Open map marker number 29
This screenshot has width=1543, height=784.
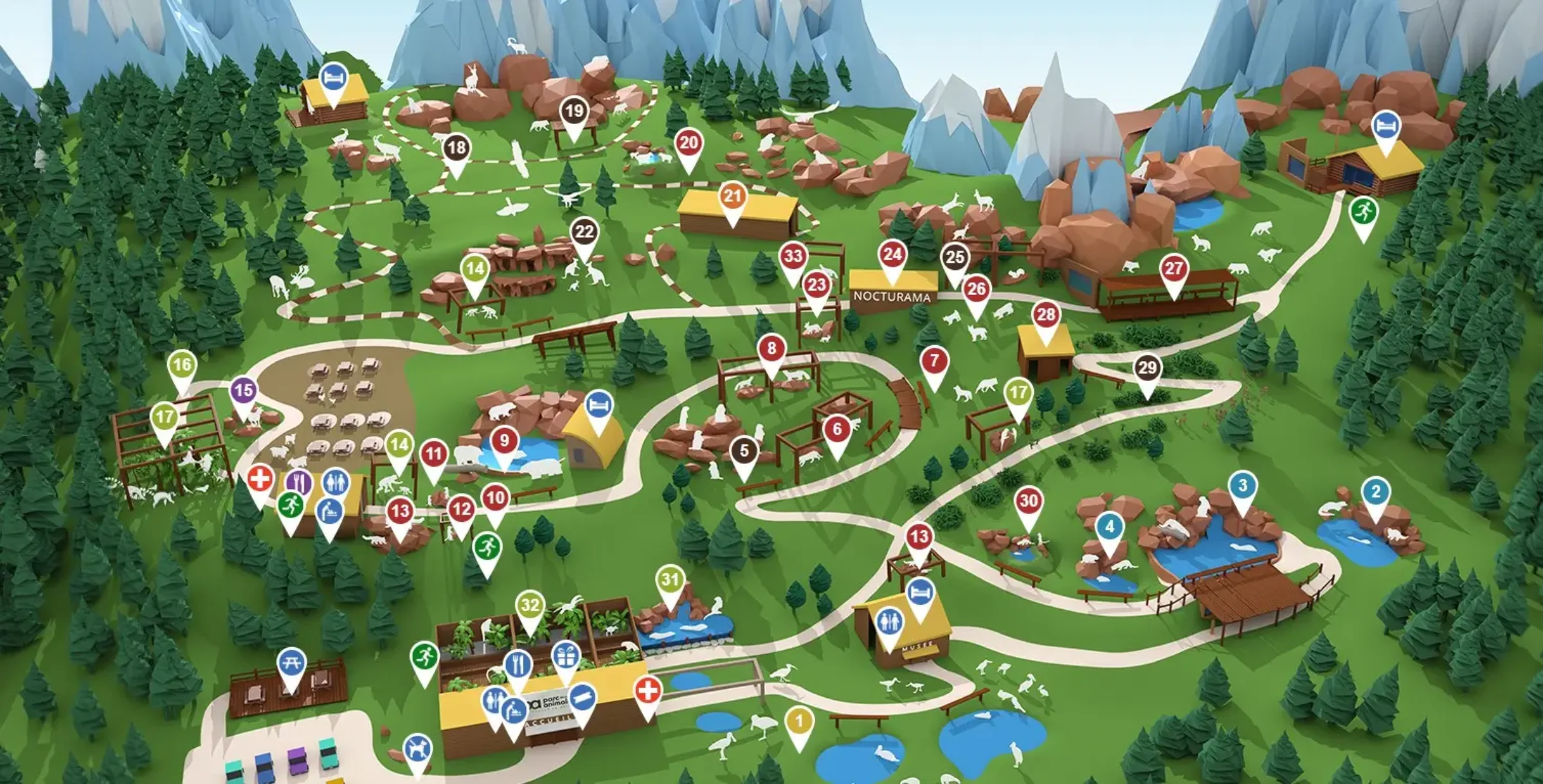coord(1148,369)
